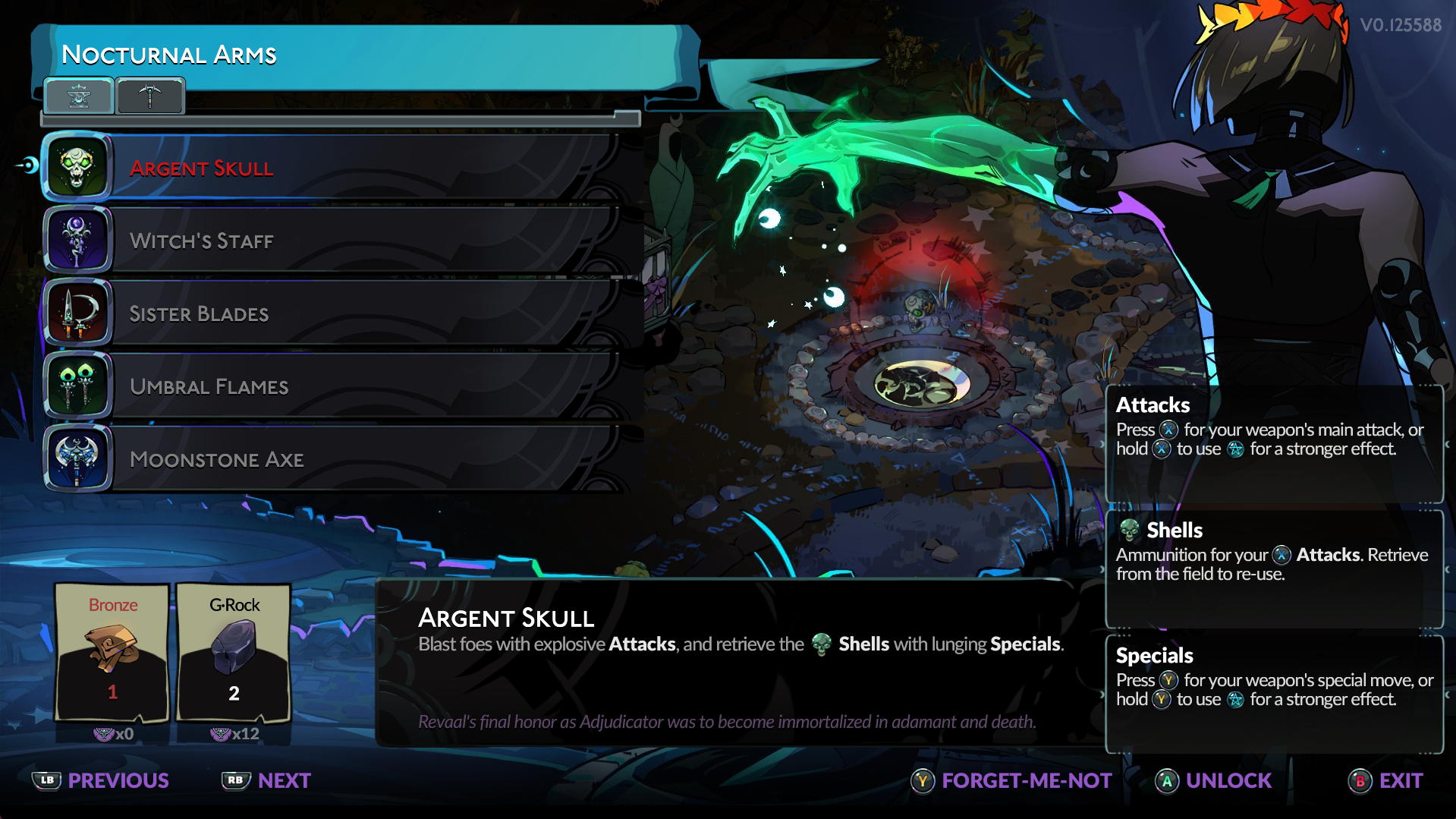
Task: Click the G-Rock resource cost card
Action: (234, 651)
